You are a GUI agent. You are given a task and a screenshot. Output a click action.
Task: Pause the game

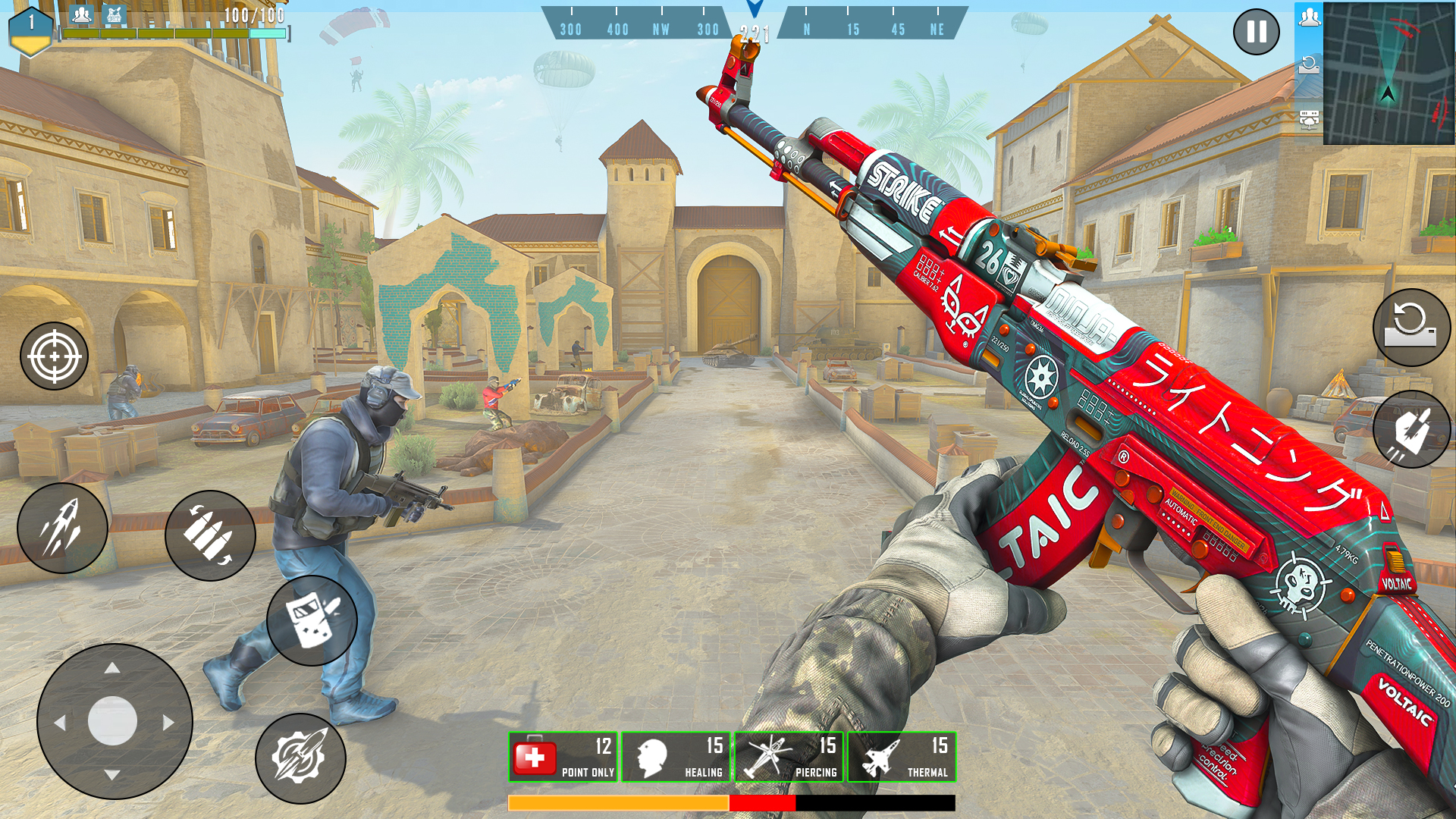1256,32
